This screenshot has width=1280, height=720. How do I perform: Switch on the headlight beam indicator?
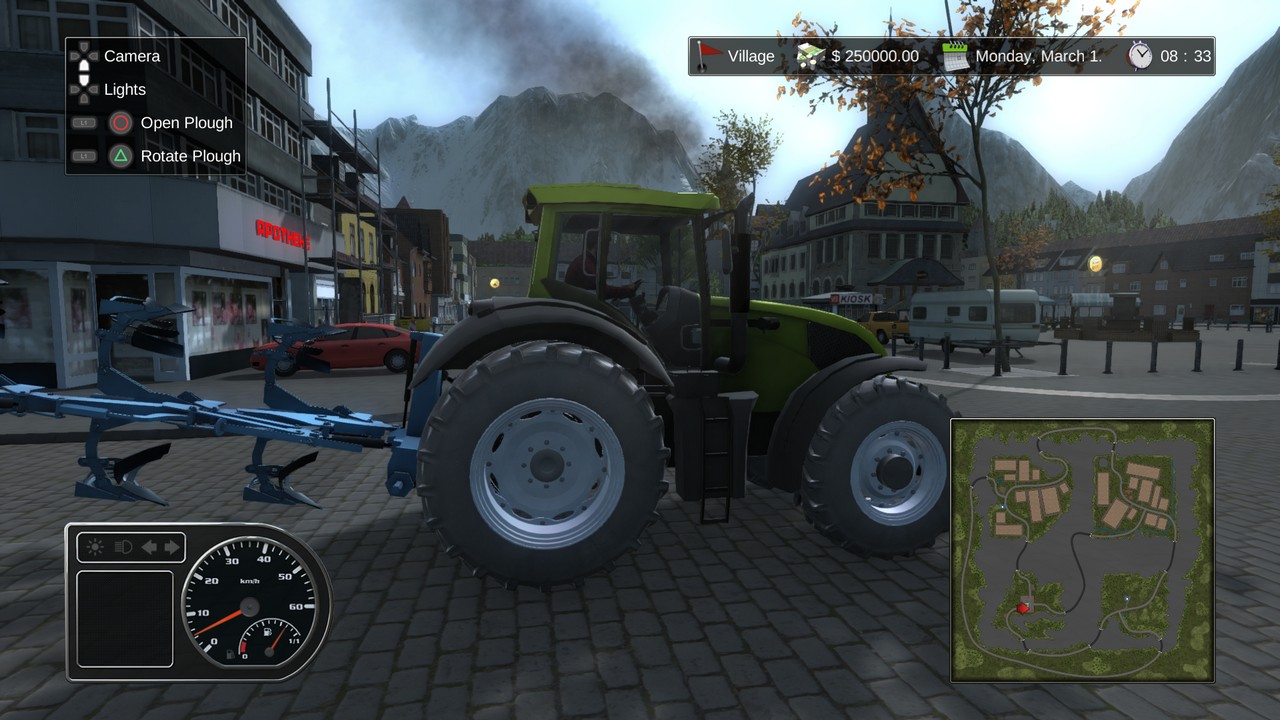(x=123, y=547)
